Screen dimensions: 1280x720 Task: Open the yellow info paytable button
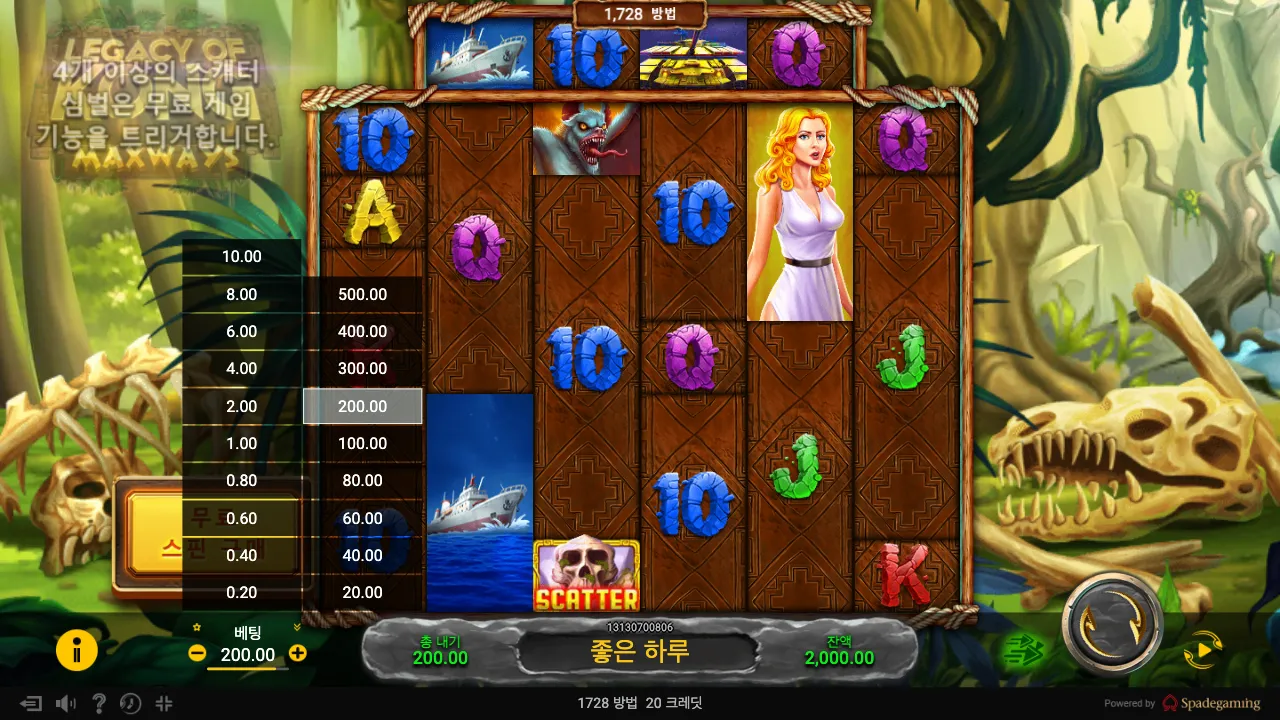[77, 651]
